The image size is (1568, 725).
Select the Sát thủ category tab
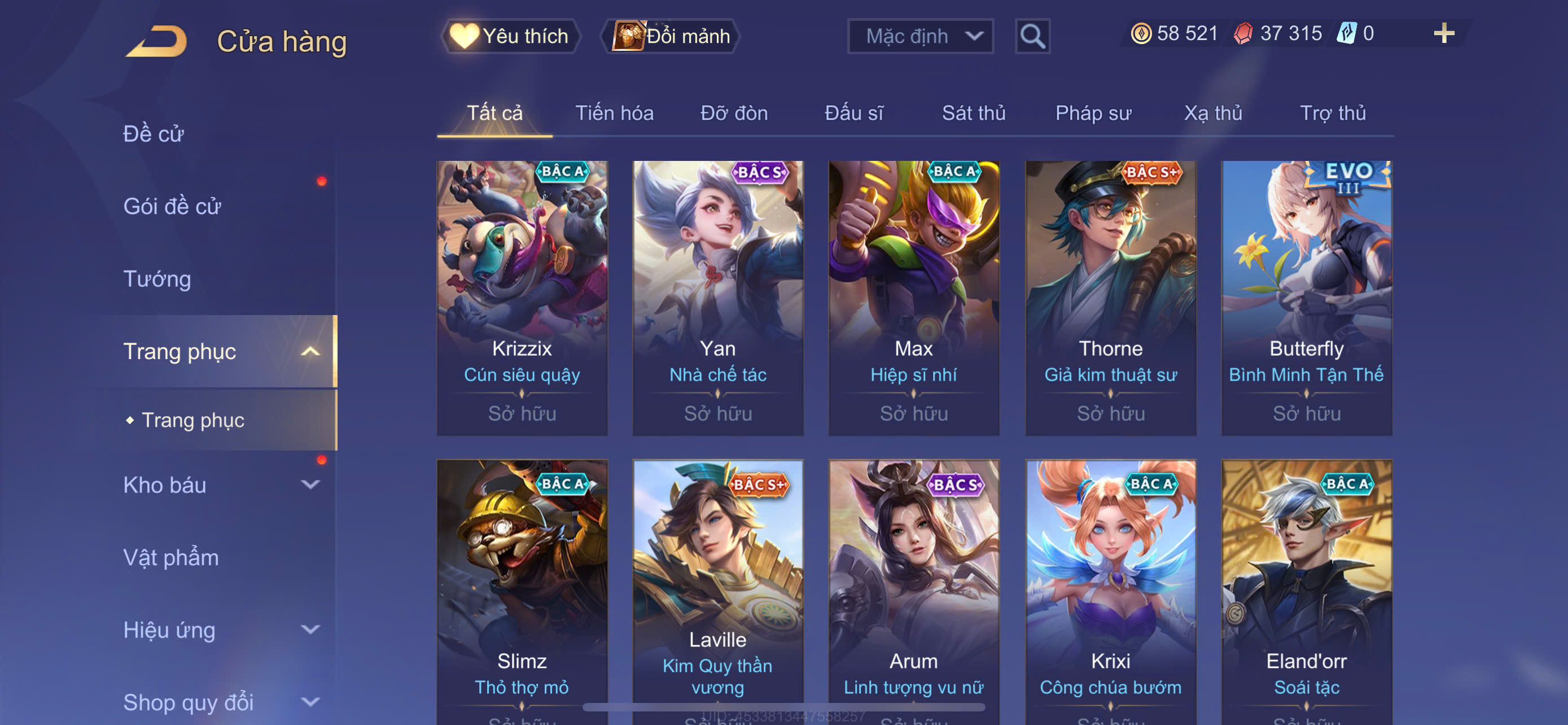pyautogui.click(x=973, y=113)
